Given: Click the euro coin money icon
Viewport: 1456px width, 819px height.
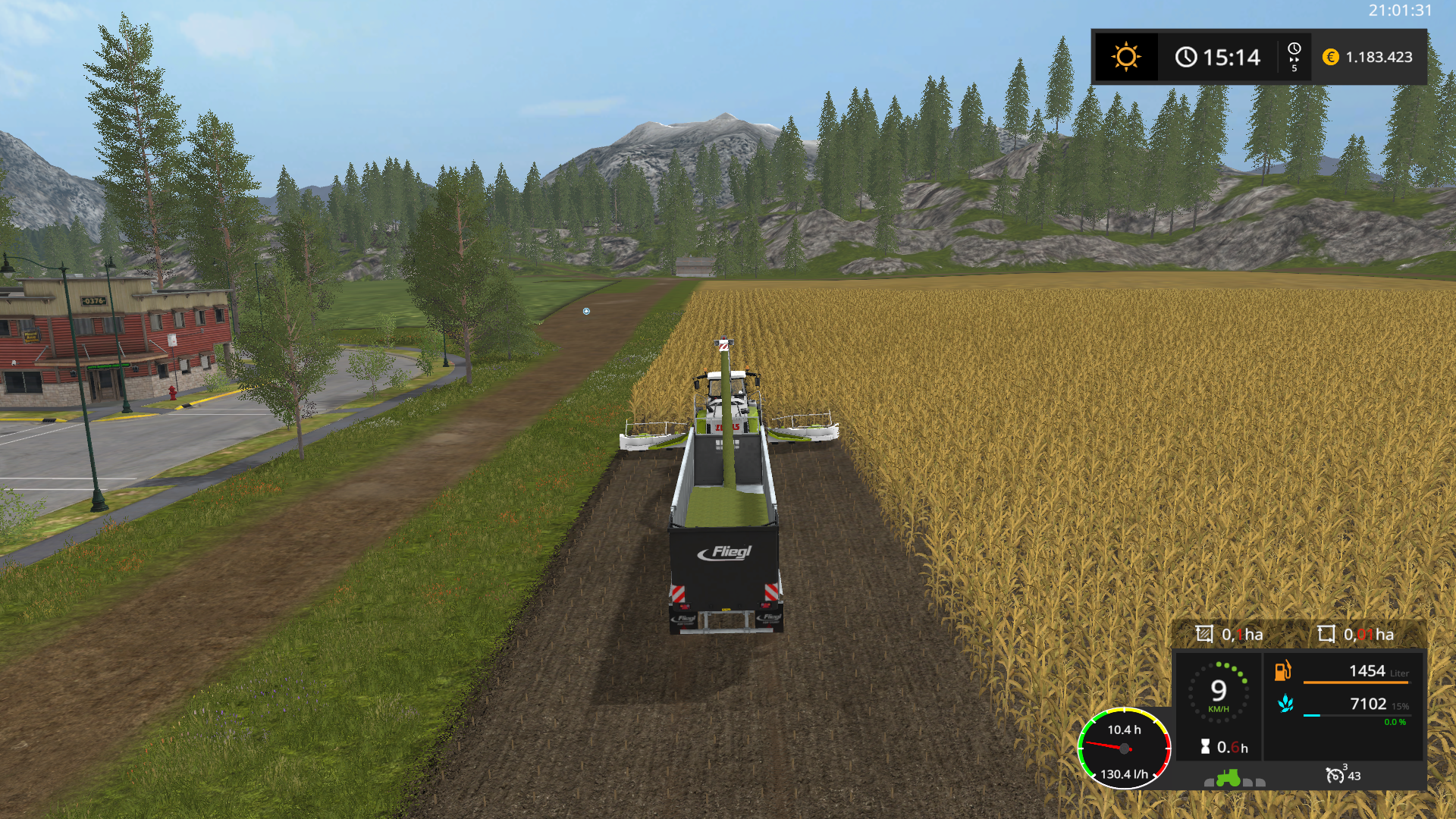Looking at the screenshot, I should coord(1330,57).
